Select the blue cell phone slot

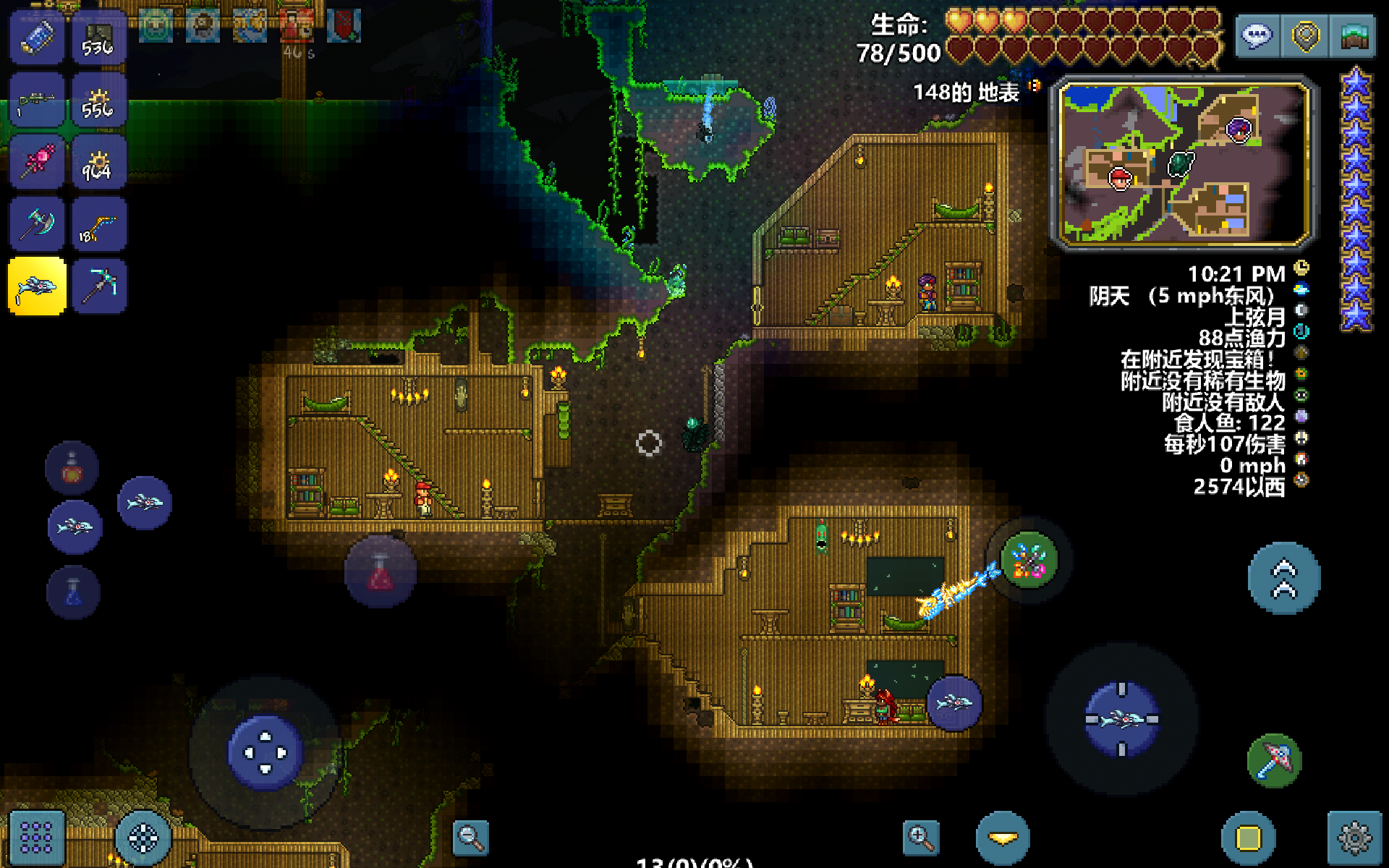(38, 38)
